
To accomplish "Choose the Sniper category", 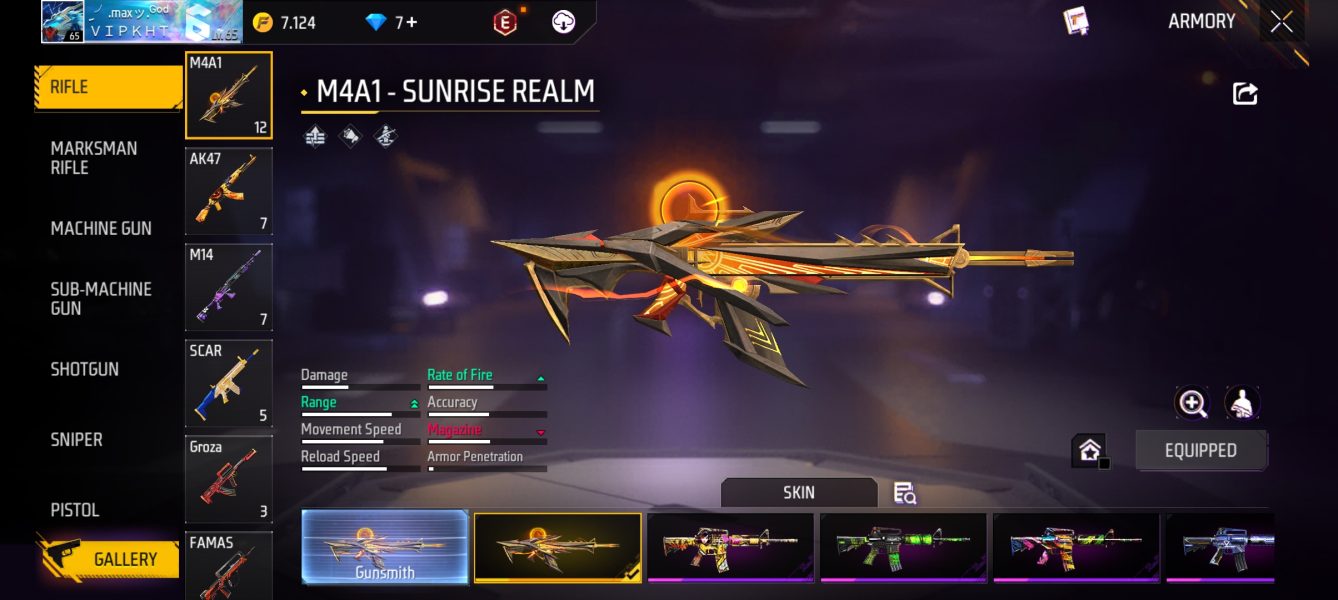I will click(77, 439).
